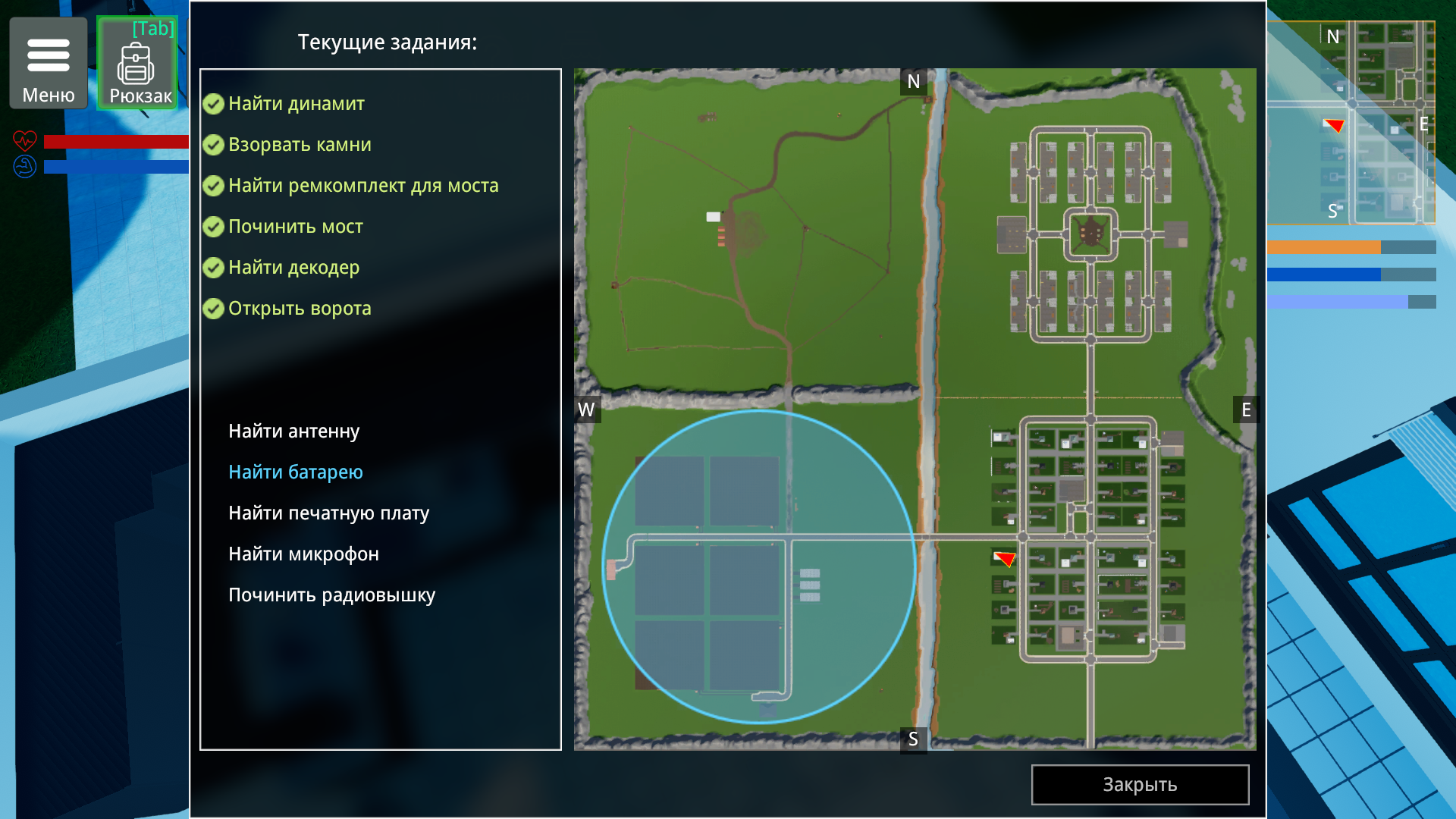Click the W compass label on the map
Viewport: 1456px width, 819px height.
coord(585,409)
